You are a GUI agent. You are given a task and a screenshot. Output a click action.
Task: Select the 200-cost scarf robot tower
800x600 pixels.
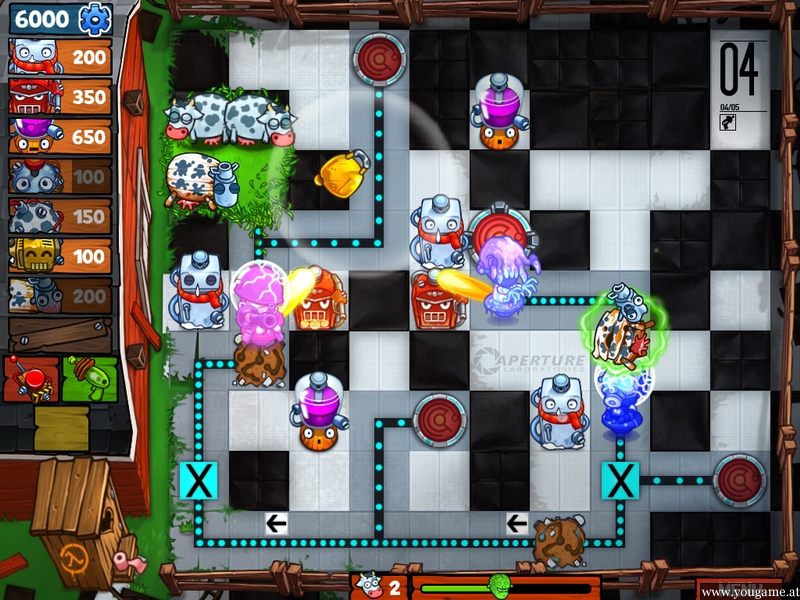(x=59, y=57)
